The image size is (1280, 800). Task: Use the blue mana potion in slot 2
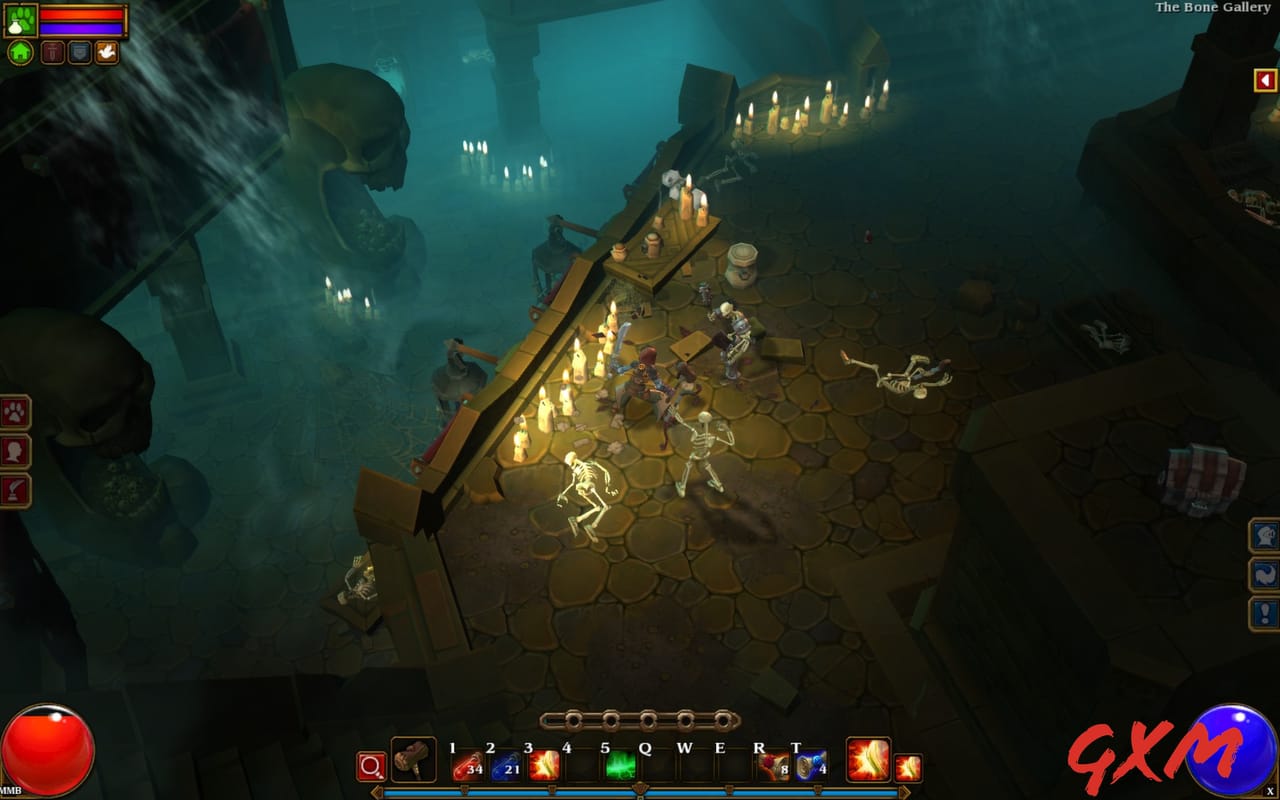coord(505,765)
